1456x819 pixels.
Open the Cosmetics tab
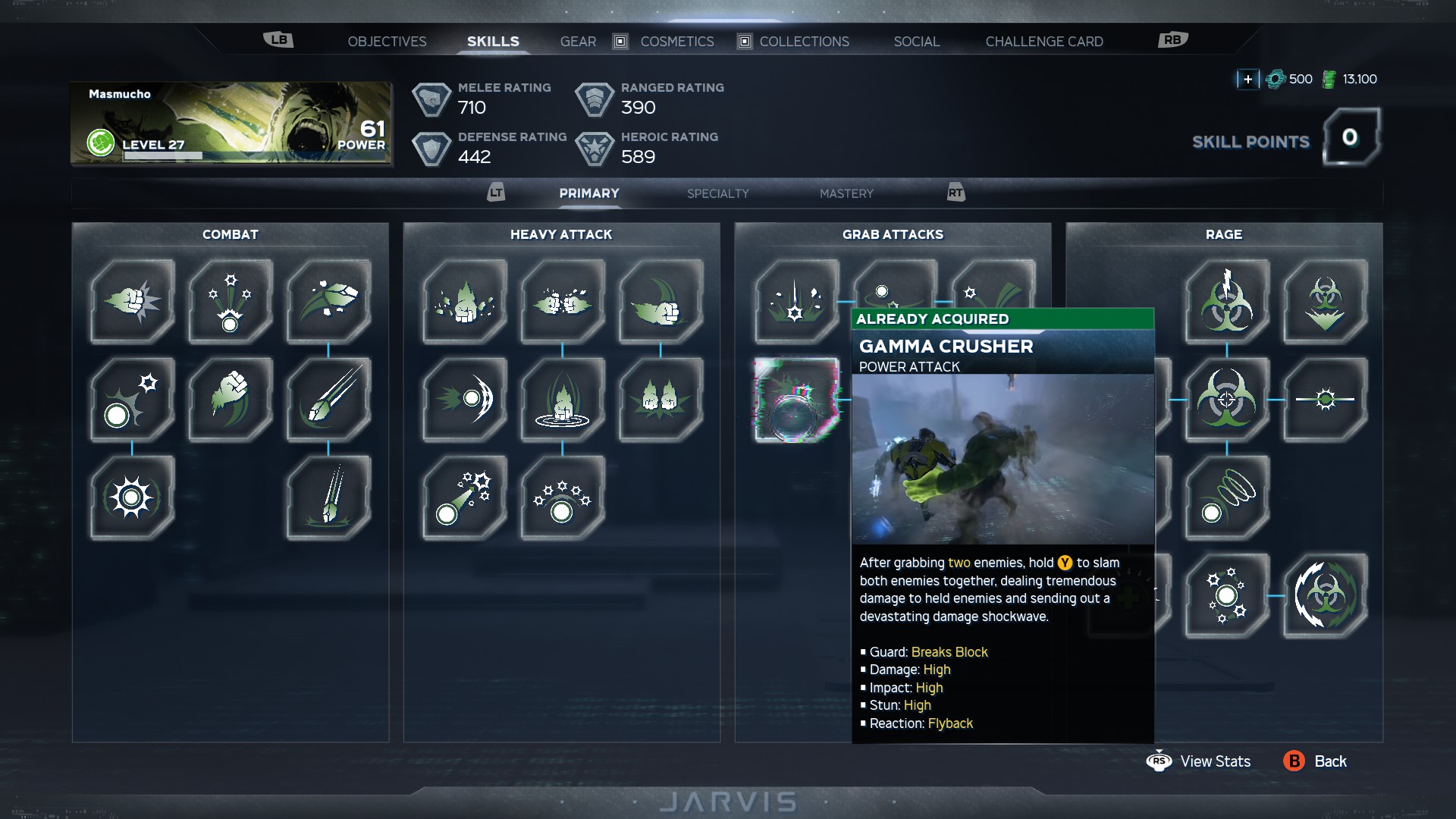(x=676, y=42)
